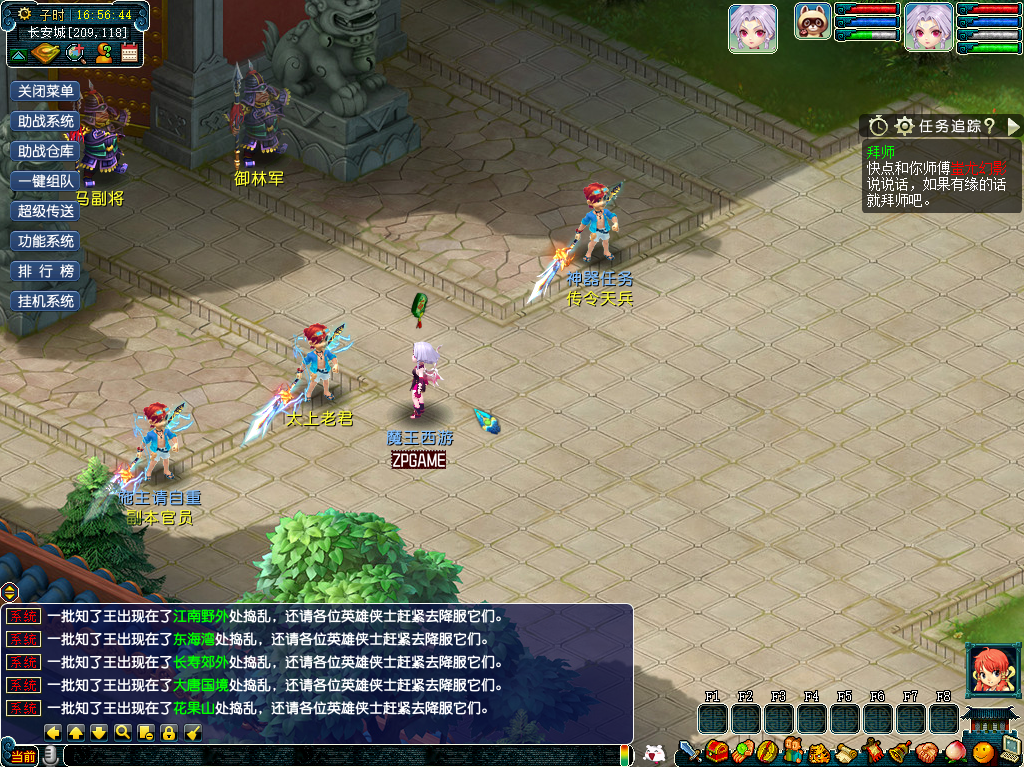
Task: Select 一键组队 quick team-up
Action: tap(46, 181)
